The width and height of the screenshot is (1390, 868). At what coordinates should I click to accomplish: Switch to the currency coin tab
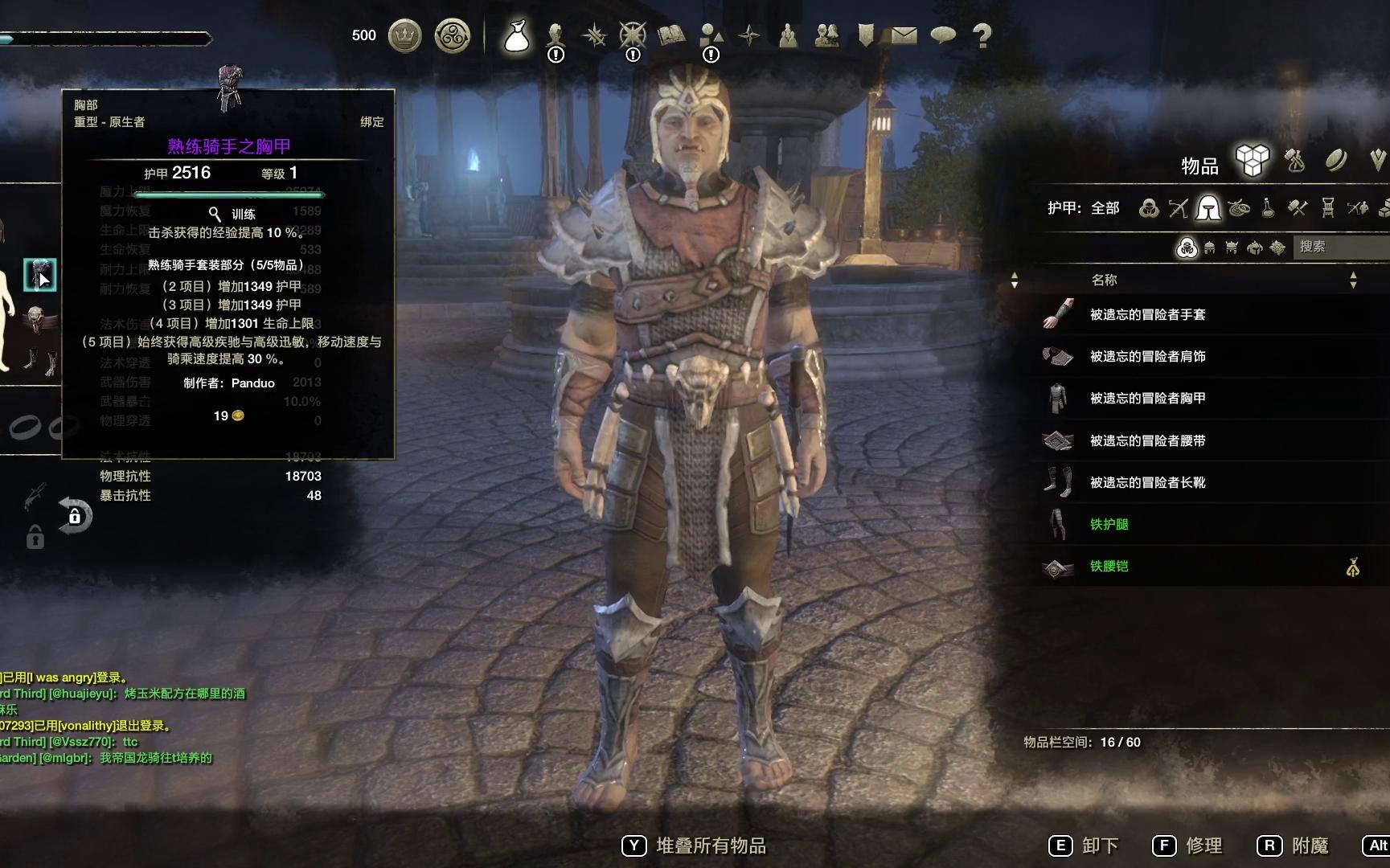tap(1335, 161)
